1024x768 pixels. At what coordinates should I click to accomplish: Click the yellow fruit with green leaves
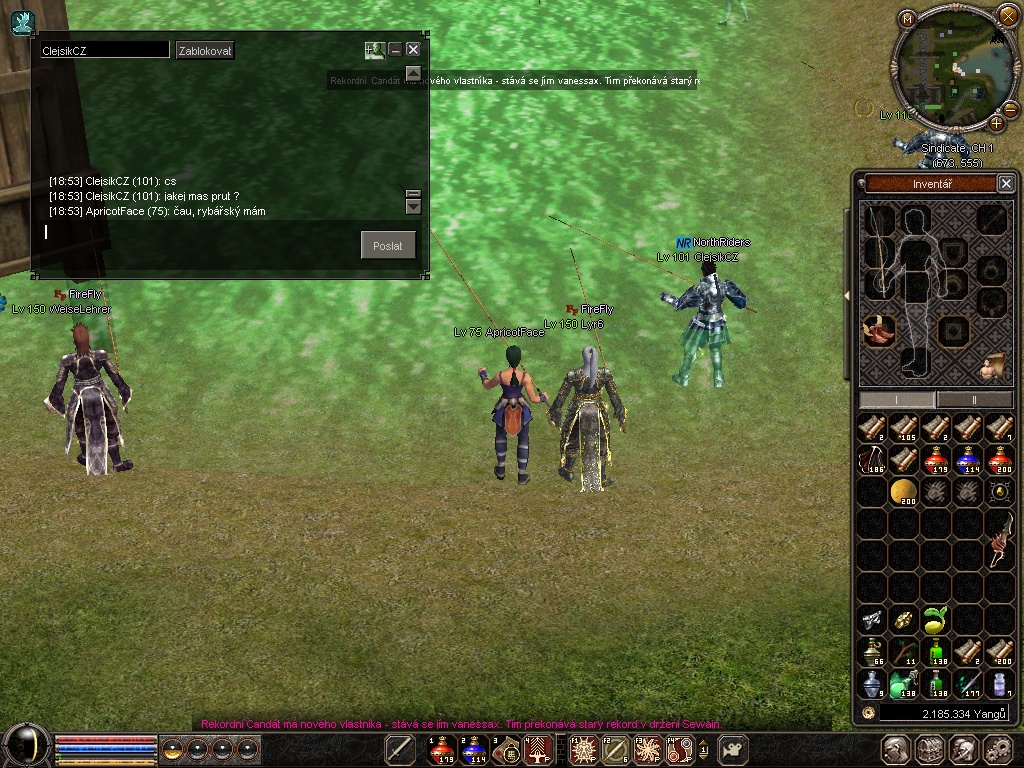tap(936, 620)
